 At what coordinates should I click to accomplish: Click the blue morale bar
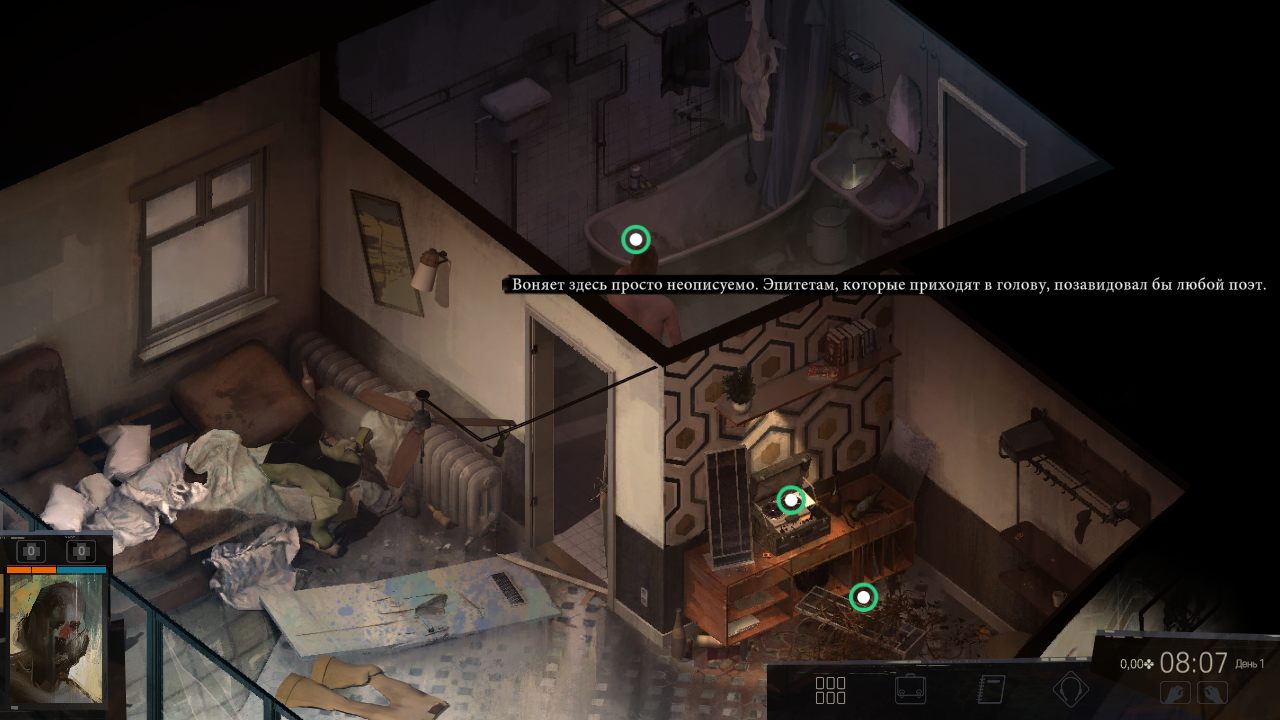click(x=80, y=570)
